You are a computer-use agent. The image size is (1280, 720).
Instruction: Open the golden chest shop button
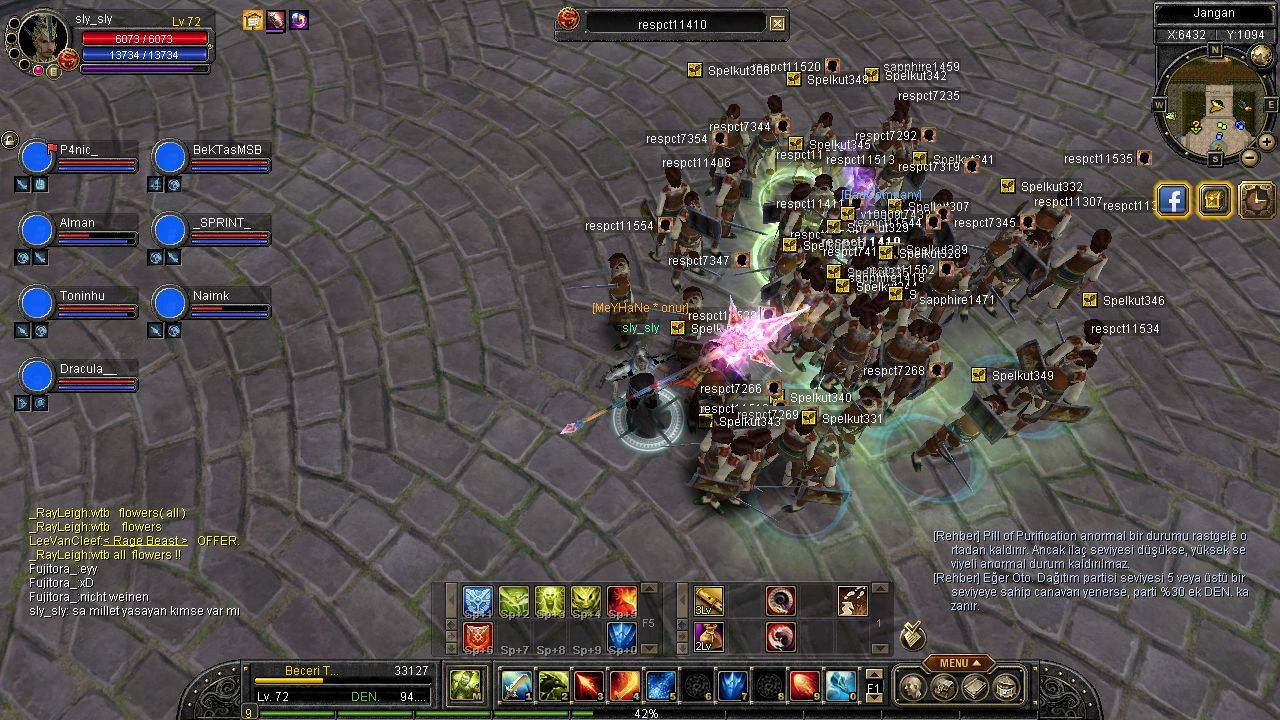1214,201
